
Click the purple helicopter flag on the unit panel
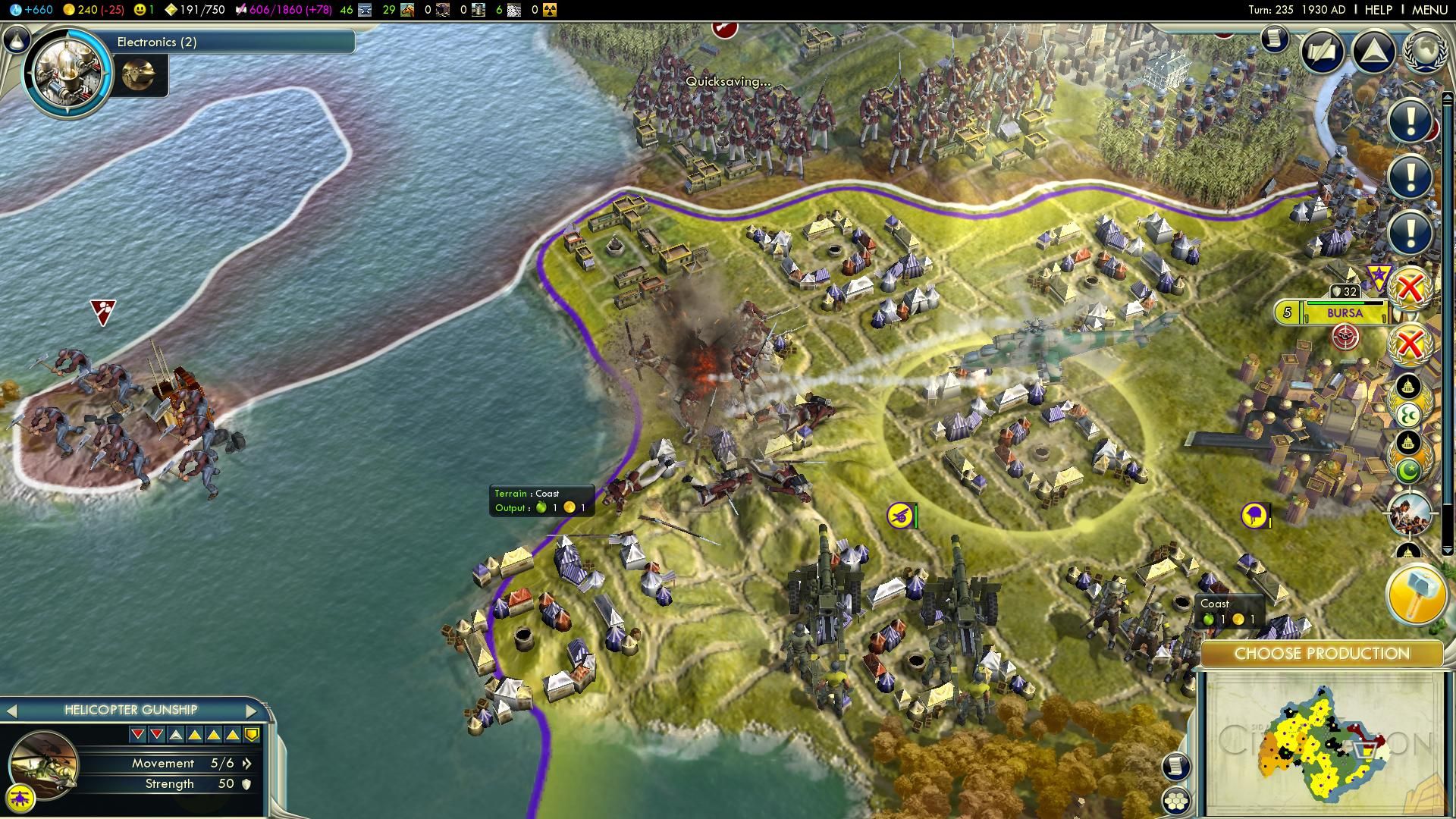(20, 798)
